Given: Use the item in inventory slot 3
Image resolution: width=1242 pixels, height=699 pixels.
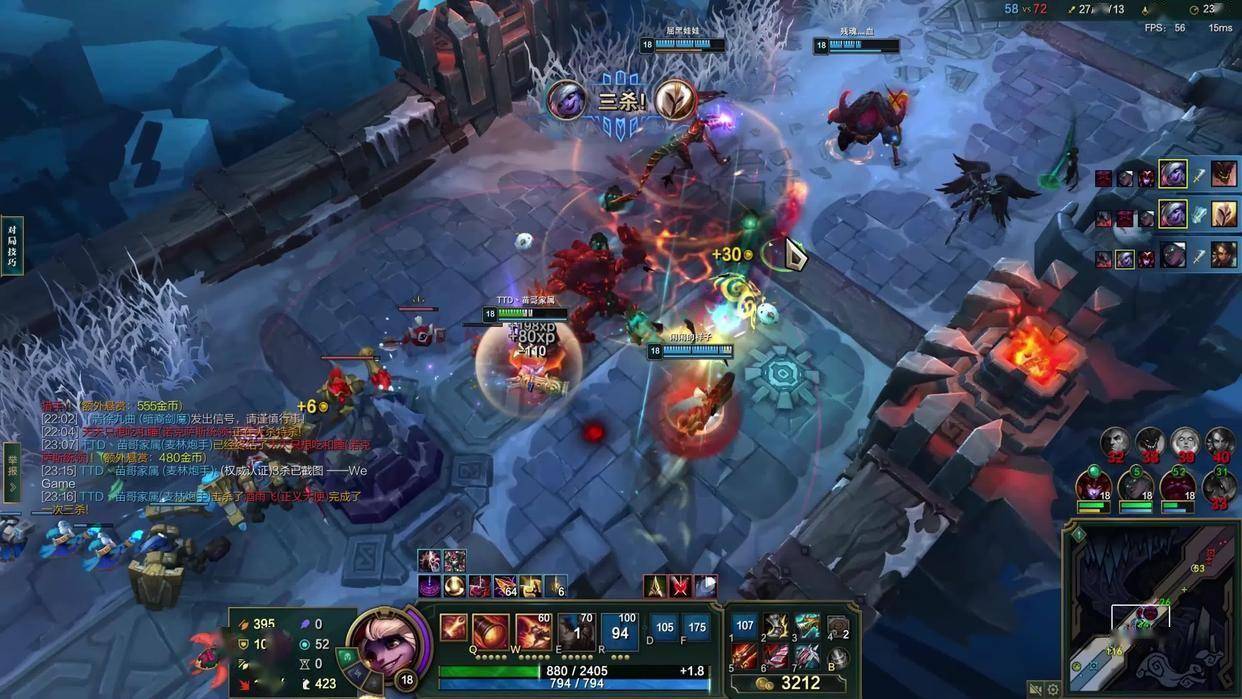Looking at the screenshot, I should pos(807,627).
